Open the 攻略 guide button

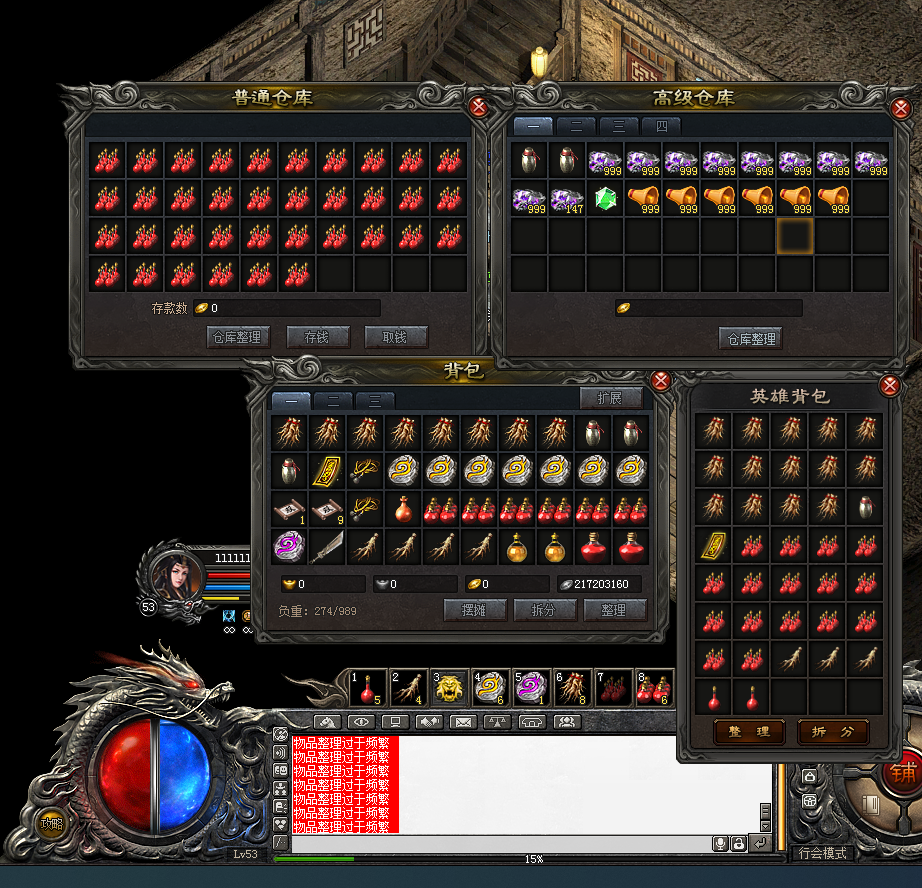click(x=50, y=824)
